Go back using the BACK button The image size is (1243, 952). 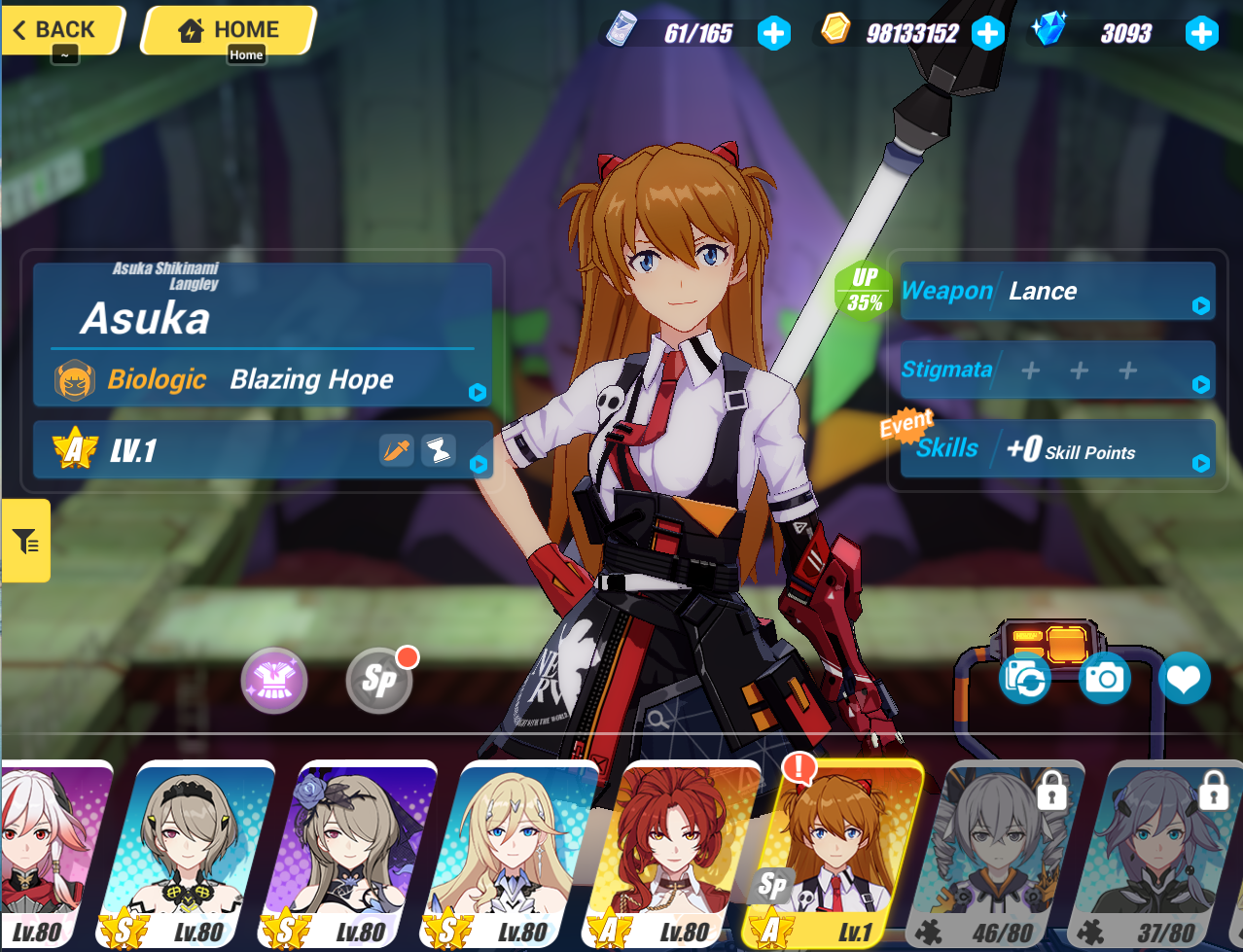point(62,30)
